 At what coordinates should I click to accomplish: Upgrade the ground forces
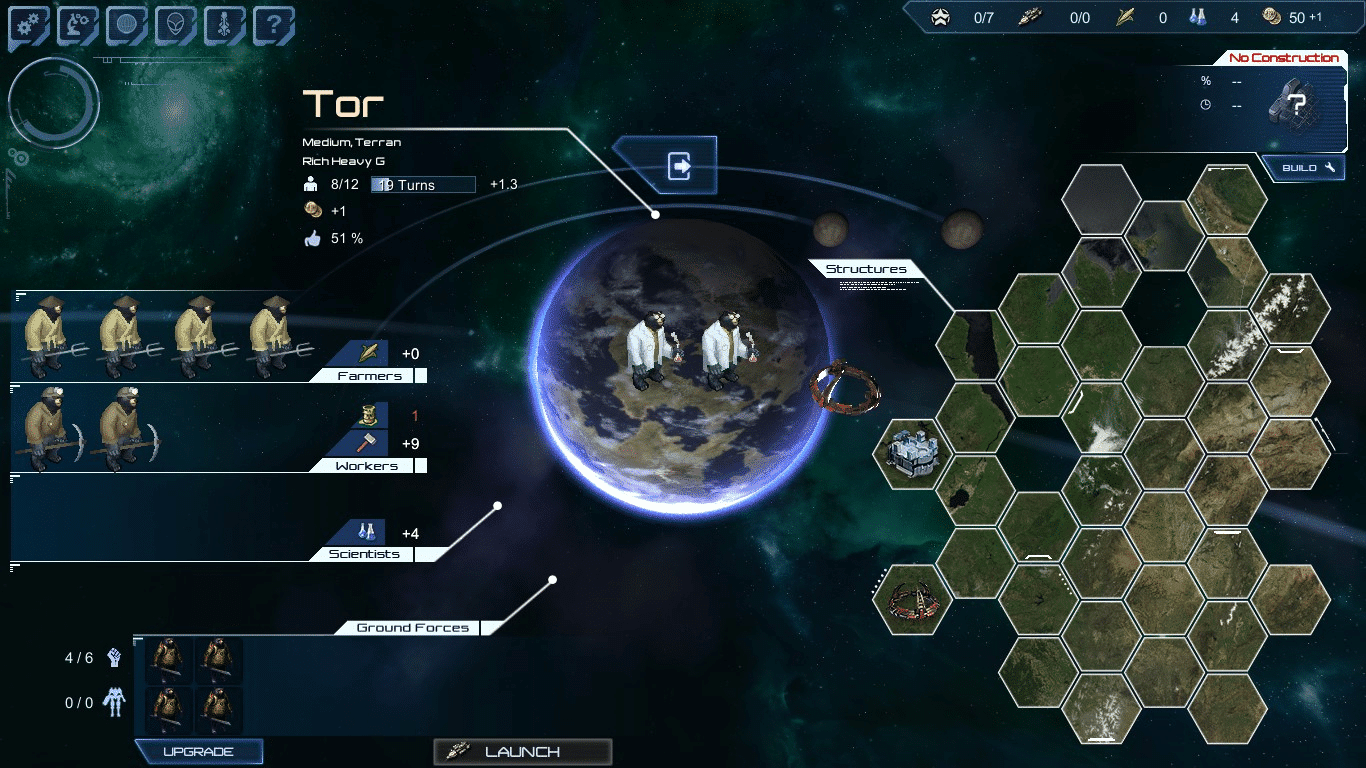coord(198,752)
